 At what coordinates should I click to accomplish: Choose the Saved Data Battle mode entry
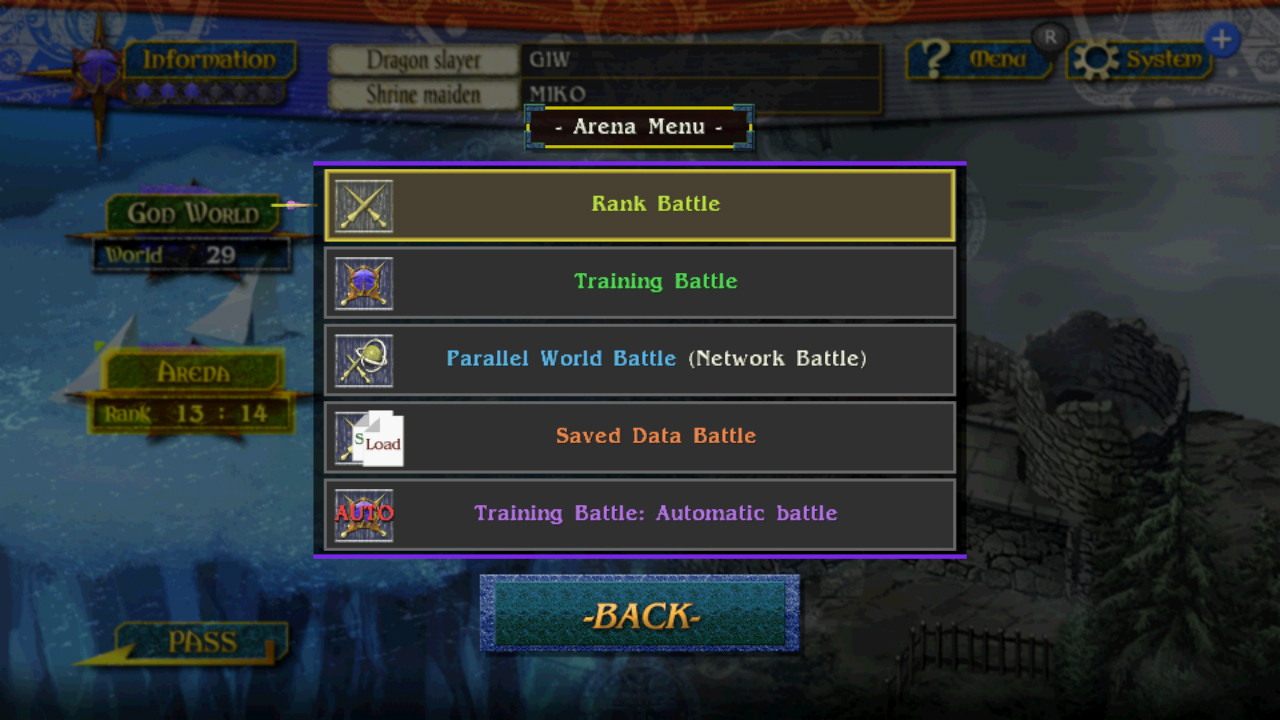[x=656, y=436]
